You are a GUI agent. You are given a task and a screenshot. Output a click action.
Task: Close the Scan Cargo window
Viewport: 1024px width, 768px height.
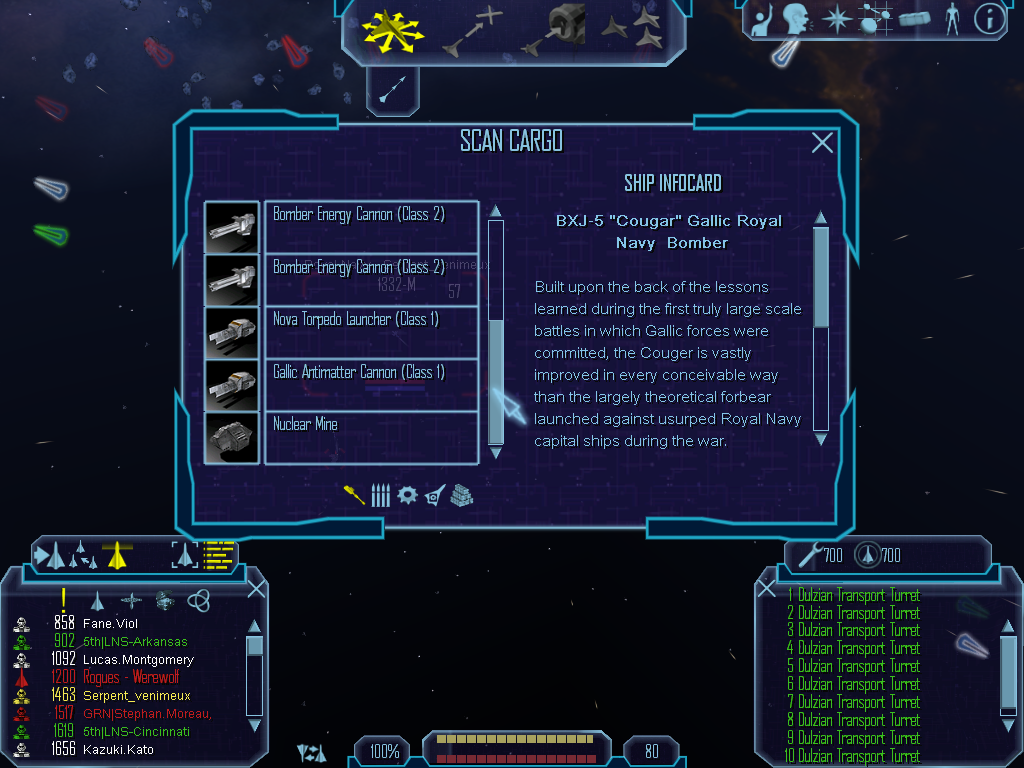pos(822,143)
